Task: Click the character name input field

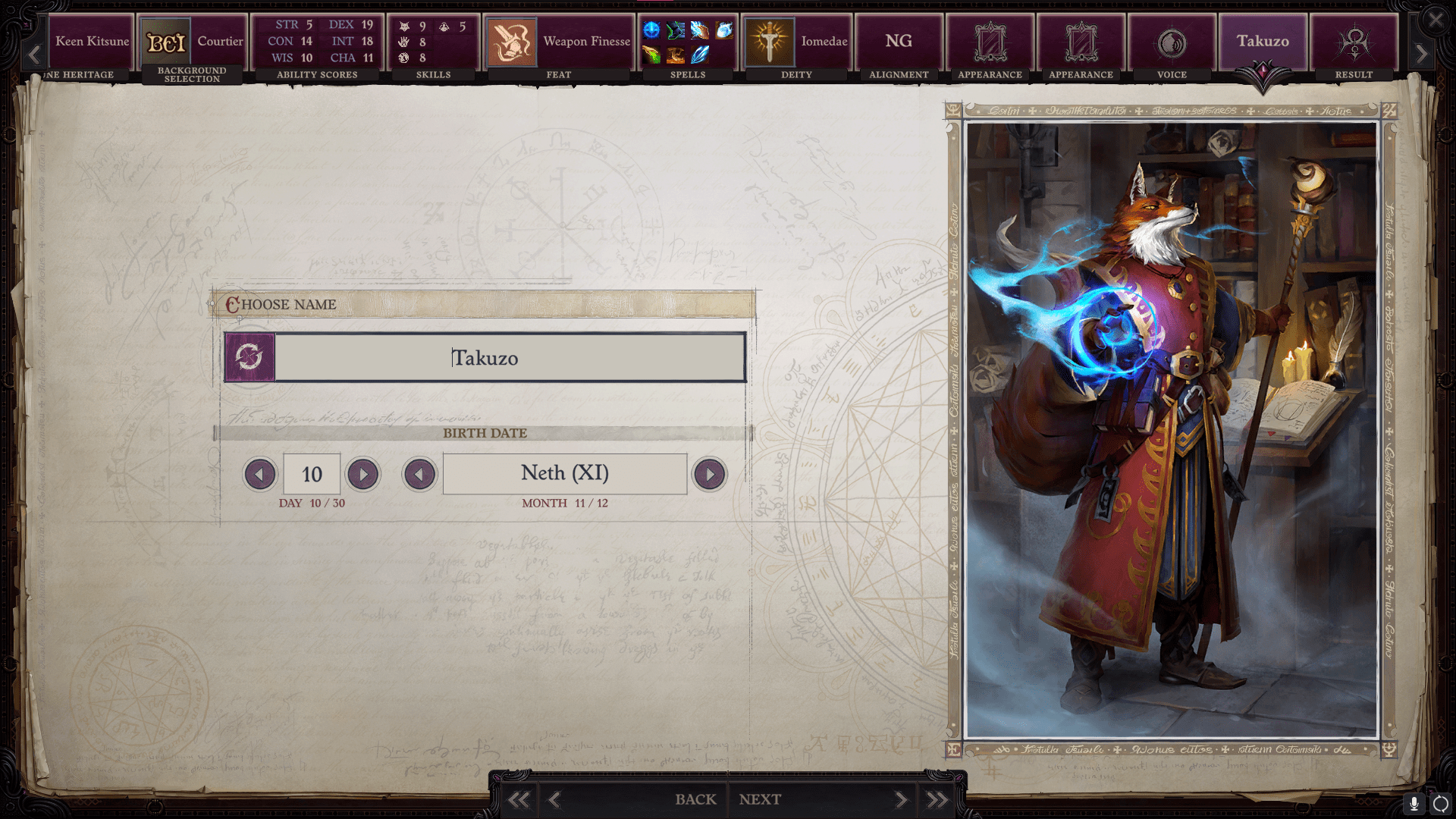Action: click(510, 357)
